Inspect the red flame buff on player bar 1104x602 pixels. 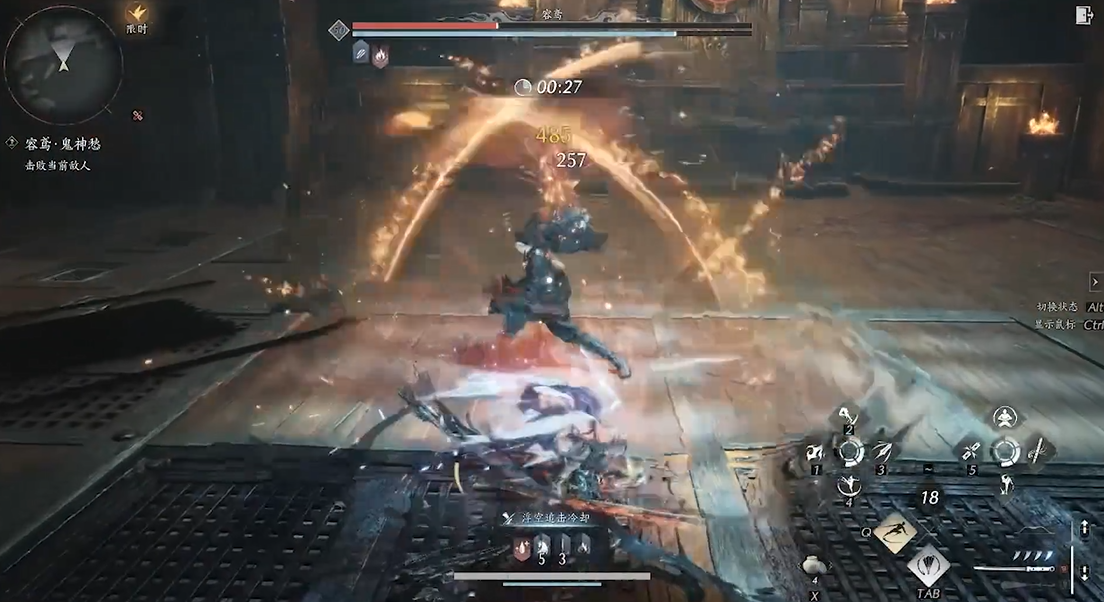click(520, 546)
